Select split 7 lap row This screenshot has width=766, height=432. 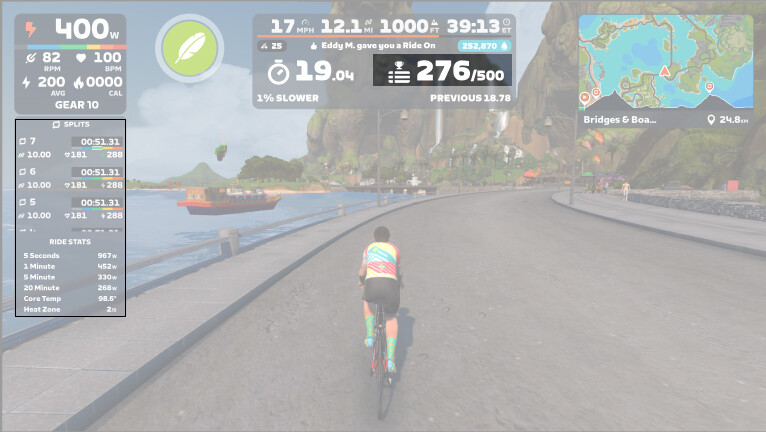70,148
